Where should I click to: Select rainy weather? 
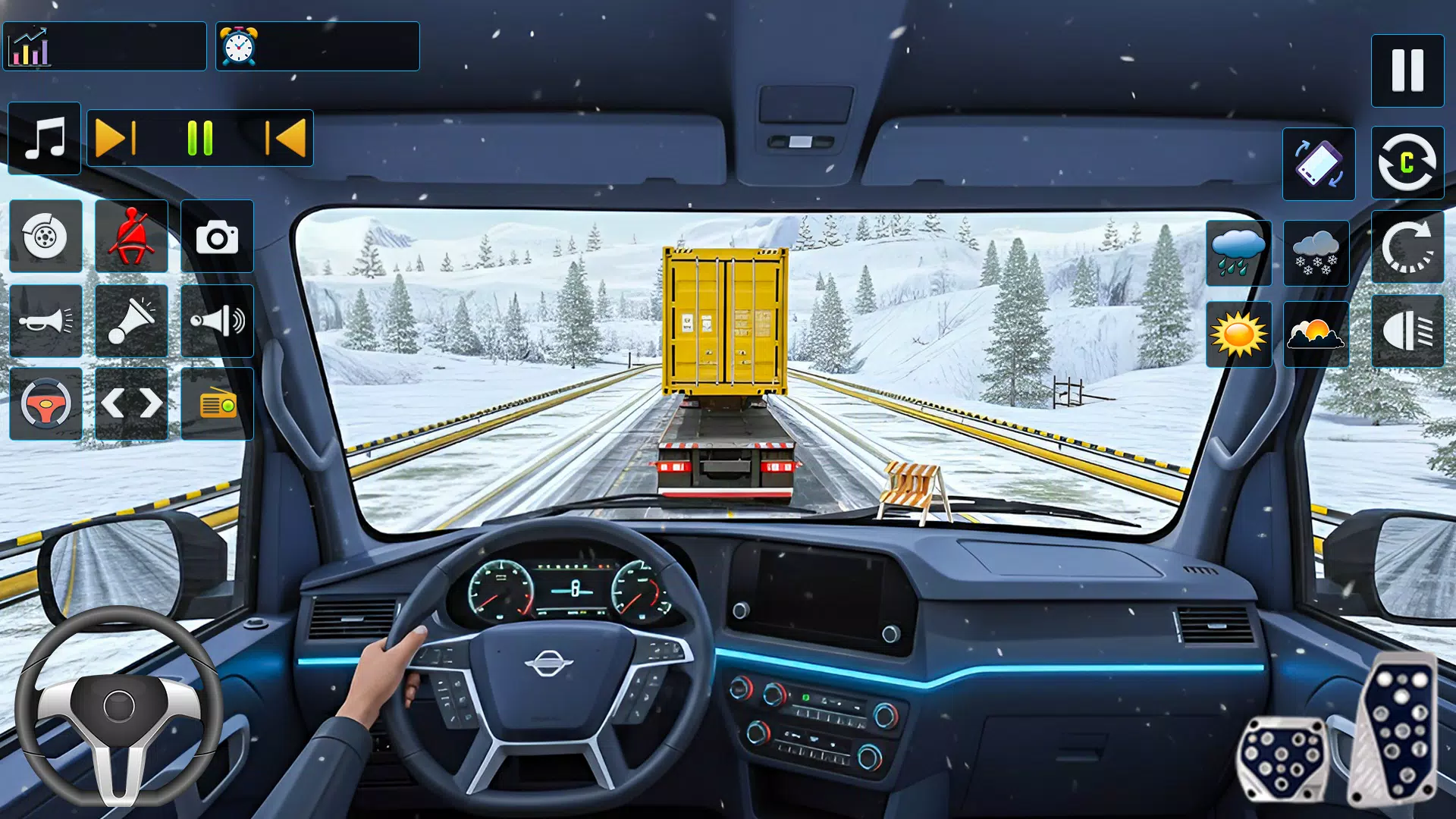1238,253
